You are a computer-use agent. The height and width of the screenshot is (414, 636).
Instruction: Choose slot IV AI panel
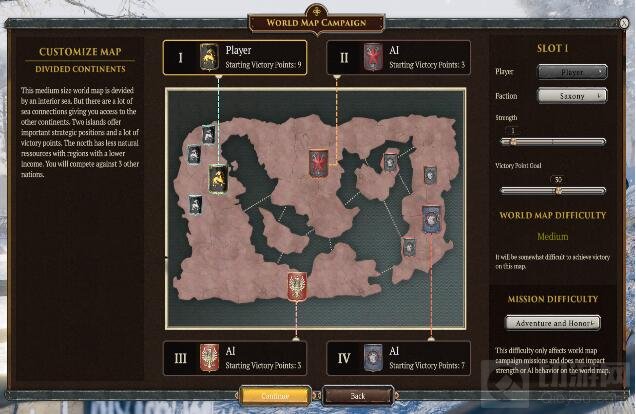tap(398, 357)
